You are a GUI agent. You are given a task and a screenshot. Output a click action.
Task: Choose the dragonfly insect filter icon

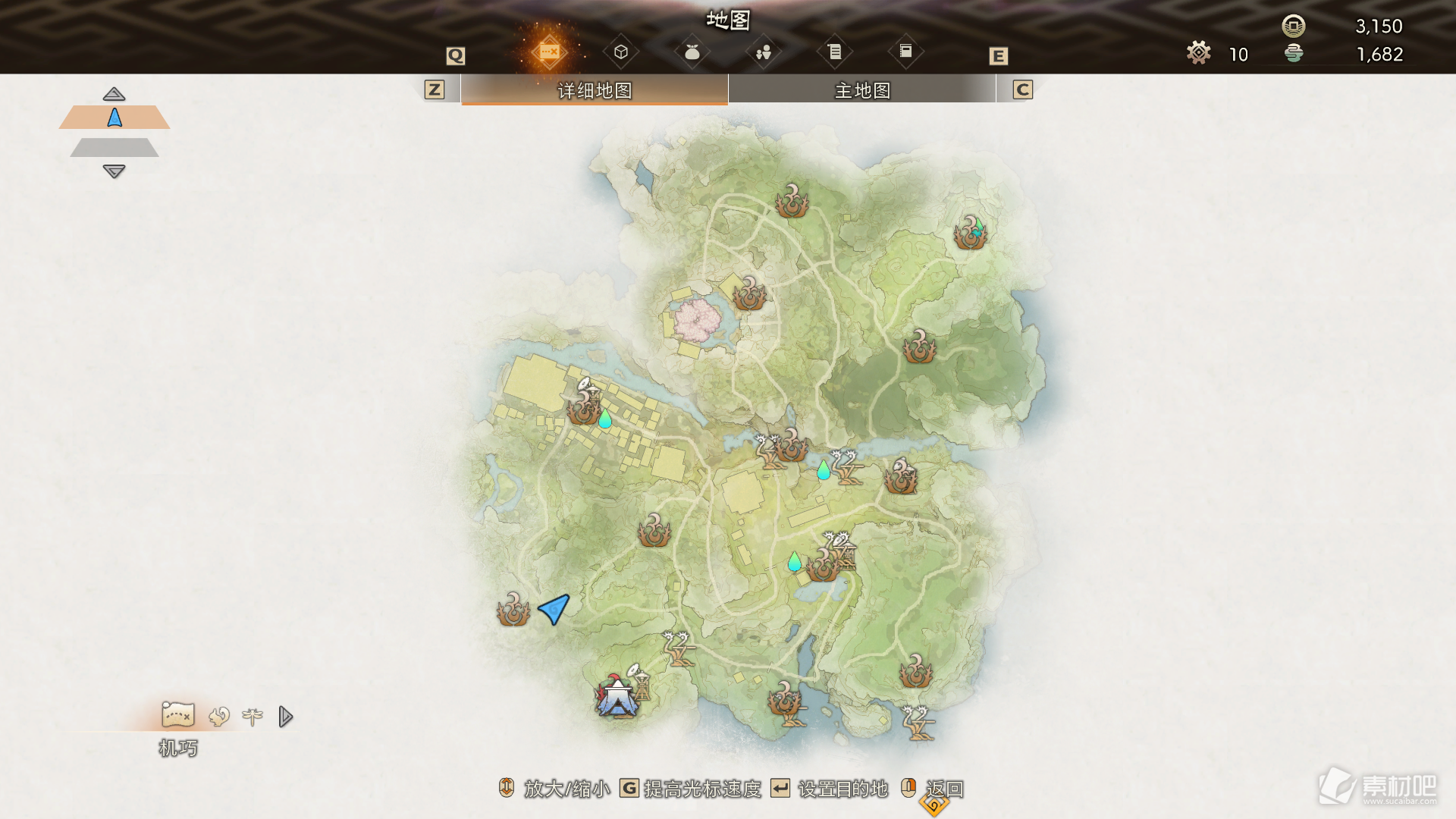click(x=253, y=717)
